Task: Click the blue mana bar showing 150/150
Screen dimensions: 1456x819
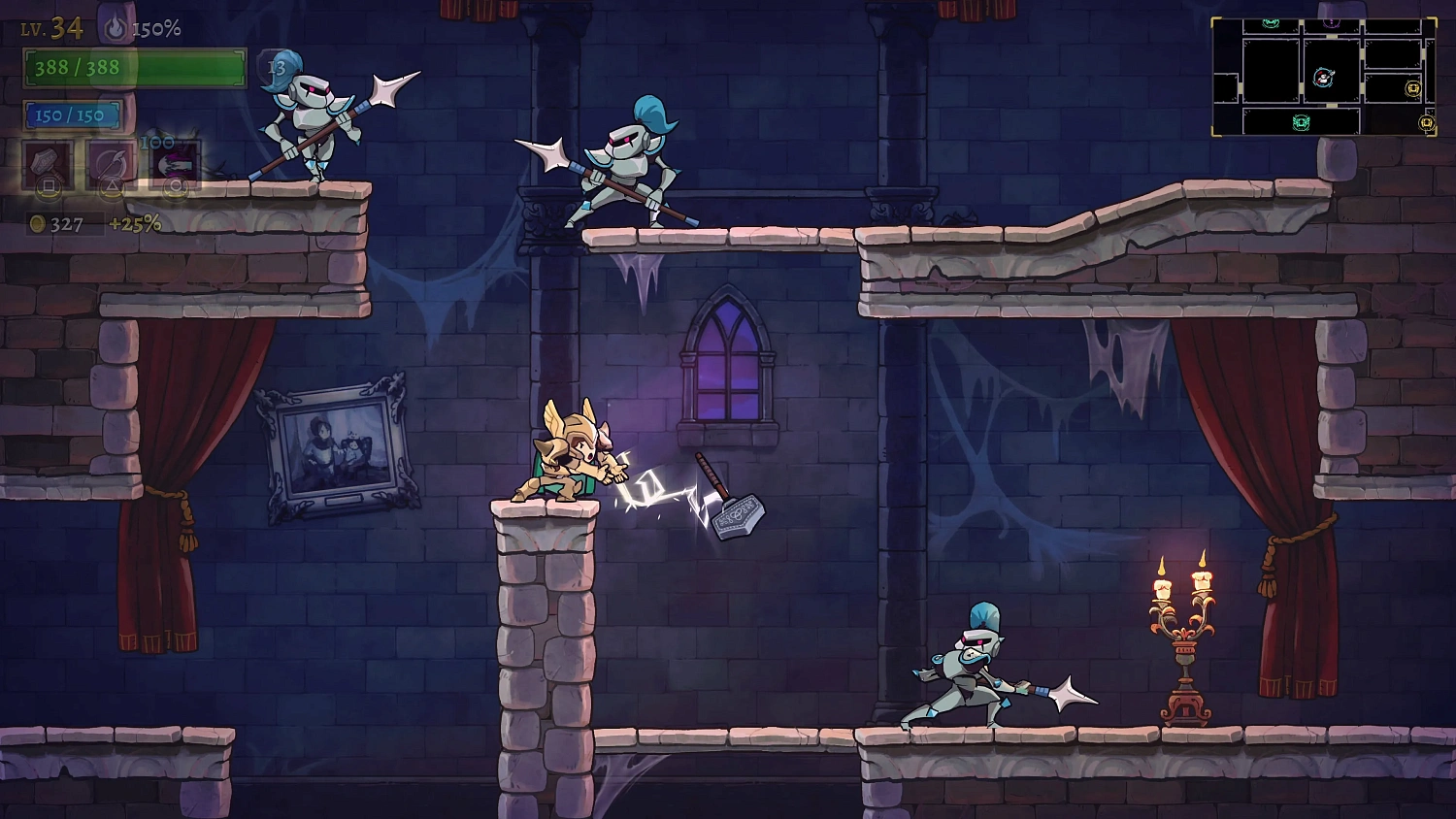Action: coord(72,115)
